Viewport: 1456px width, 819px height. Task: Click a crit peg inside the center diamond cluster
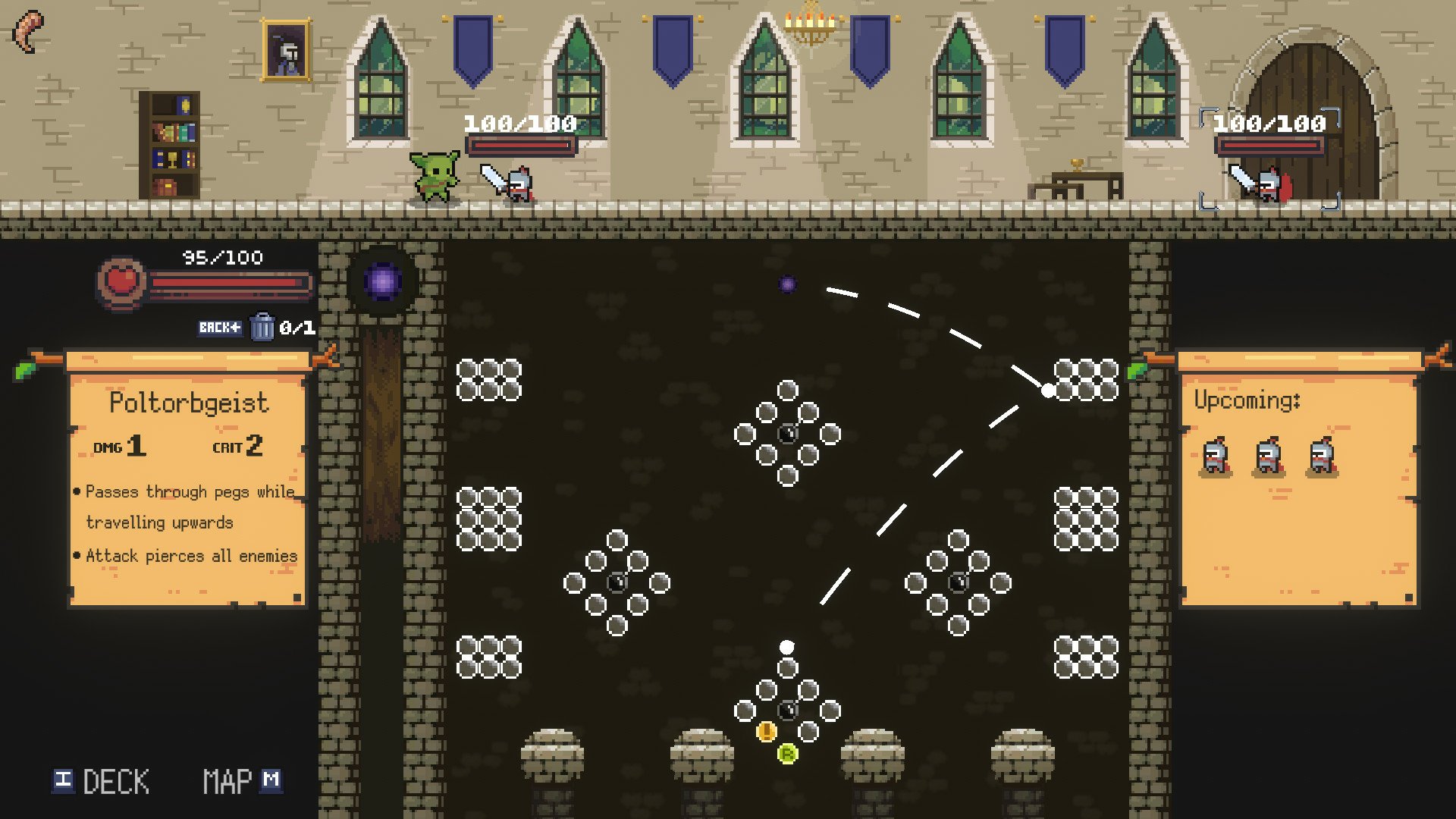pos(789,433)
